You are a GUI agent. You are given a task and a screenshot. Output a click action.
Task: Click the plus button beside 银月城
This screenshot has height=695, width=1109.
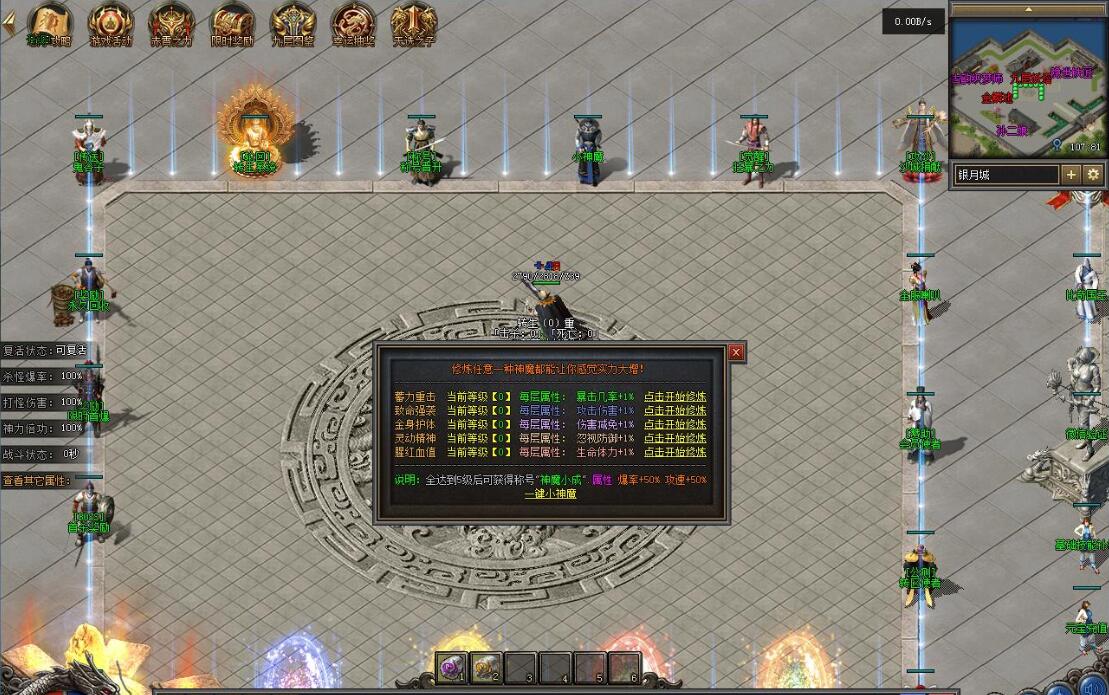1071,174
